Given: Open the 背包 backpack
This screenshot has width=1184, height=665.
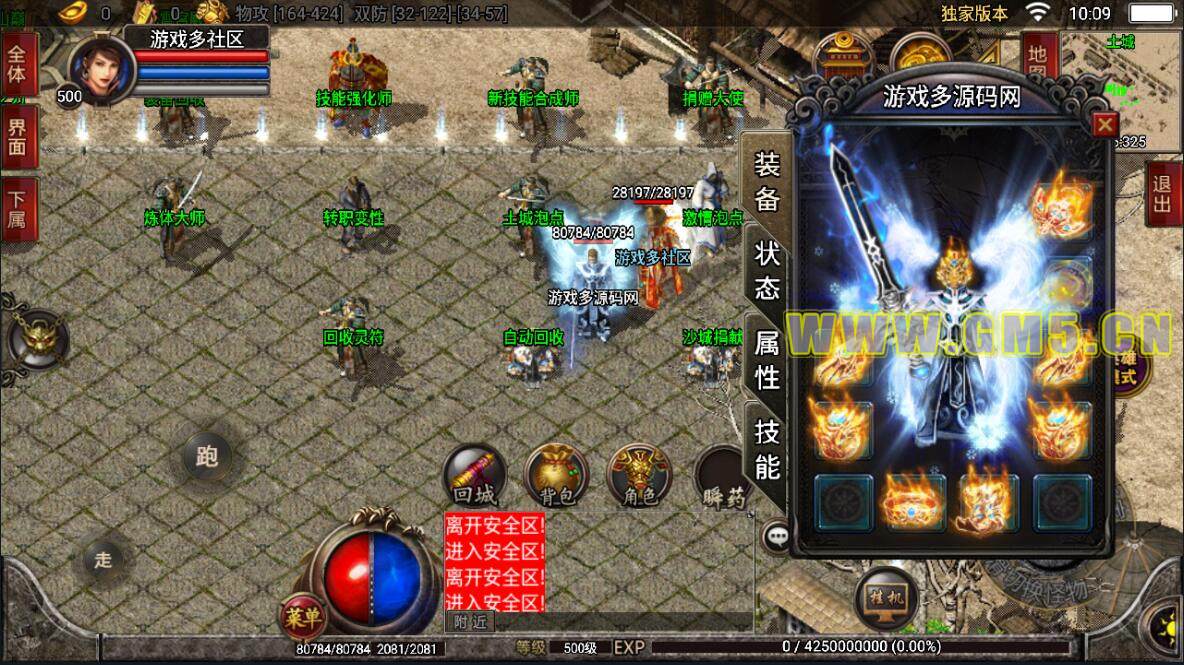Looking at the screenshot, I should coord(556,475).
